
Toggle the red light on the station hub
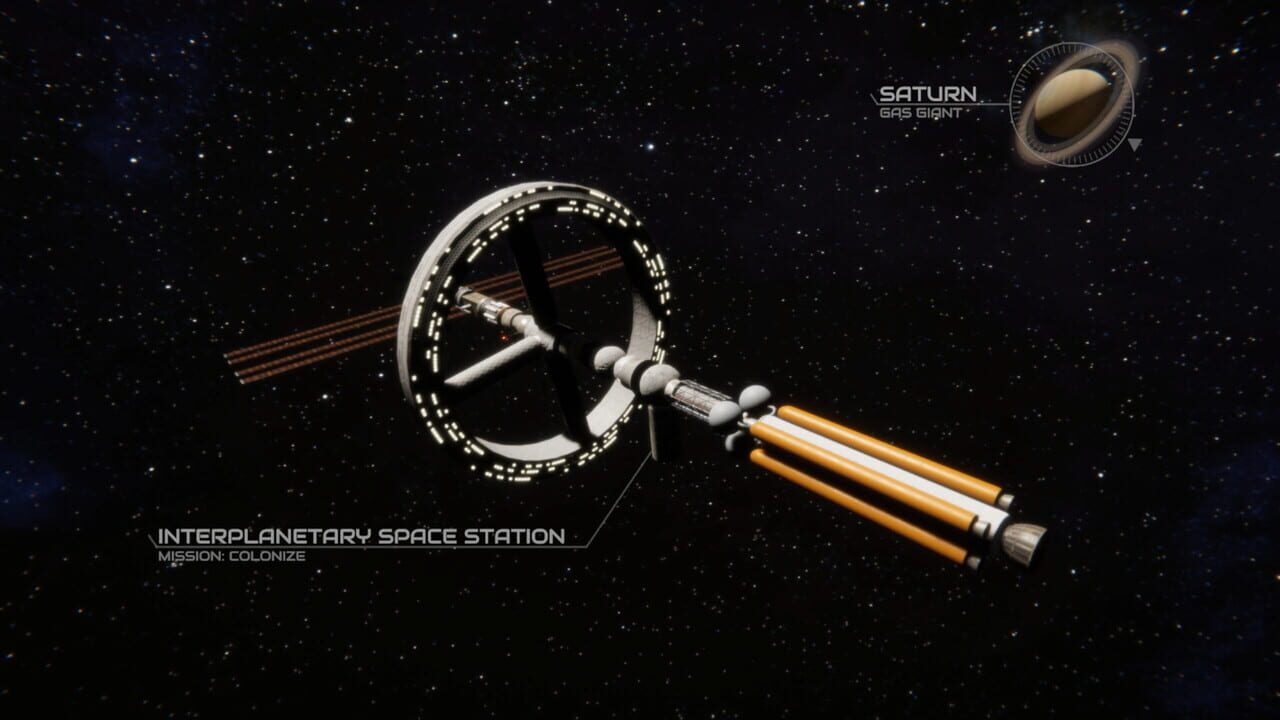[x=503, y=337]
